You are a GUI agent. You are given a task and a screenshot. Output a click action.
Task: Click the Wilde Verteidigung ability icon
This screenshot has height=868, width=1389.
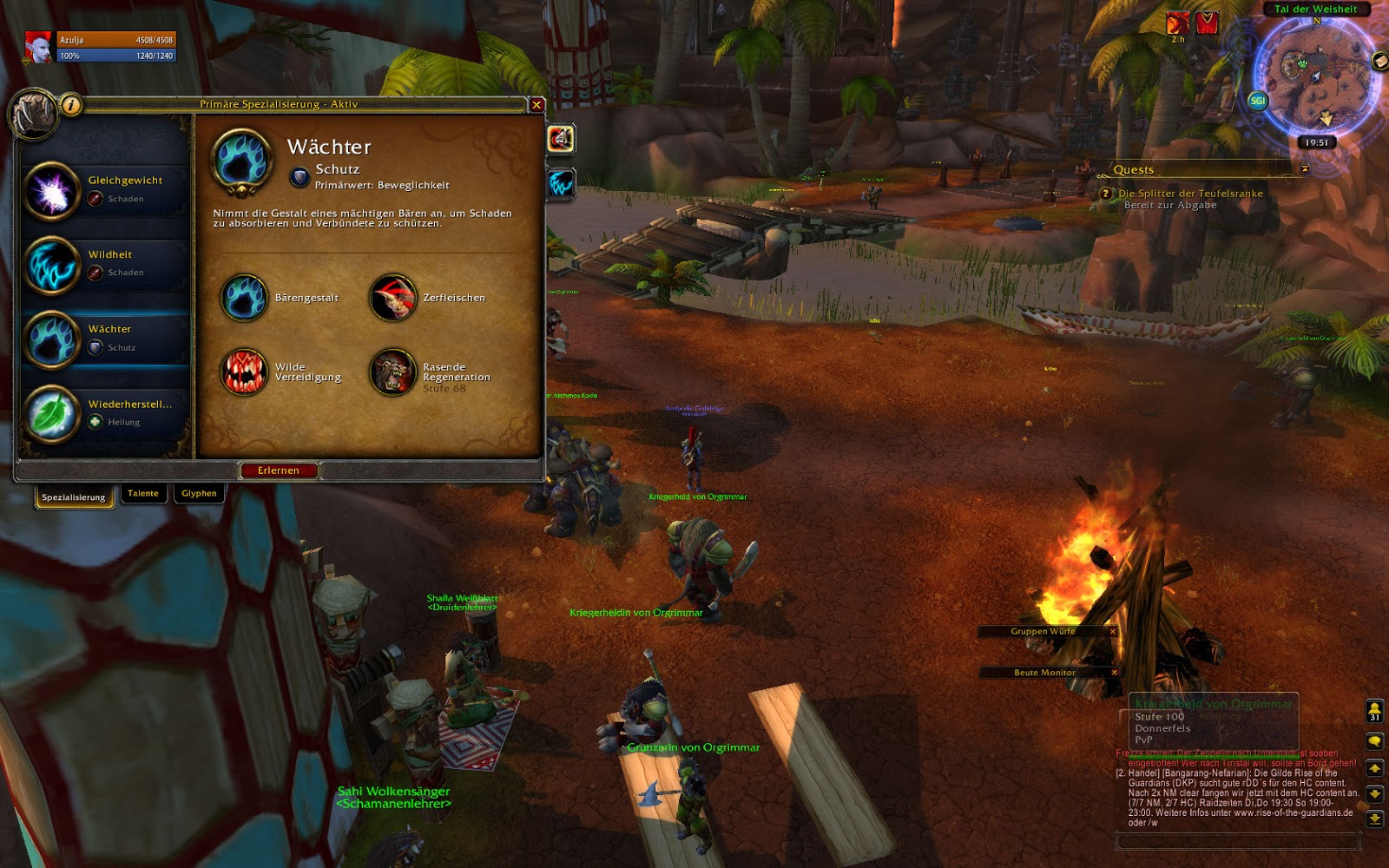pos(244,372)
